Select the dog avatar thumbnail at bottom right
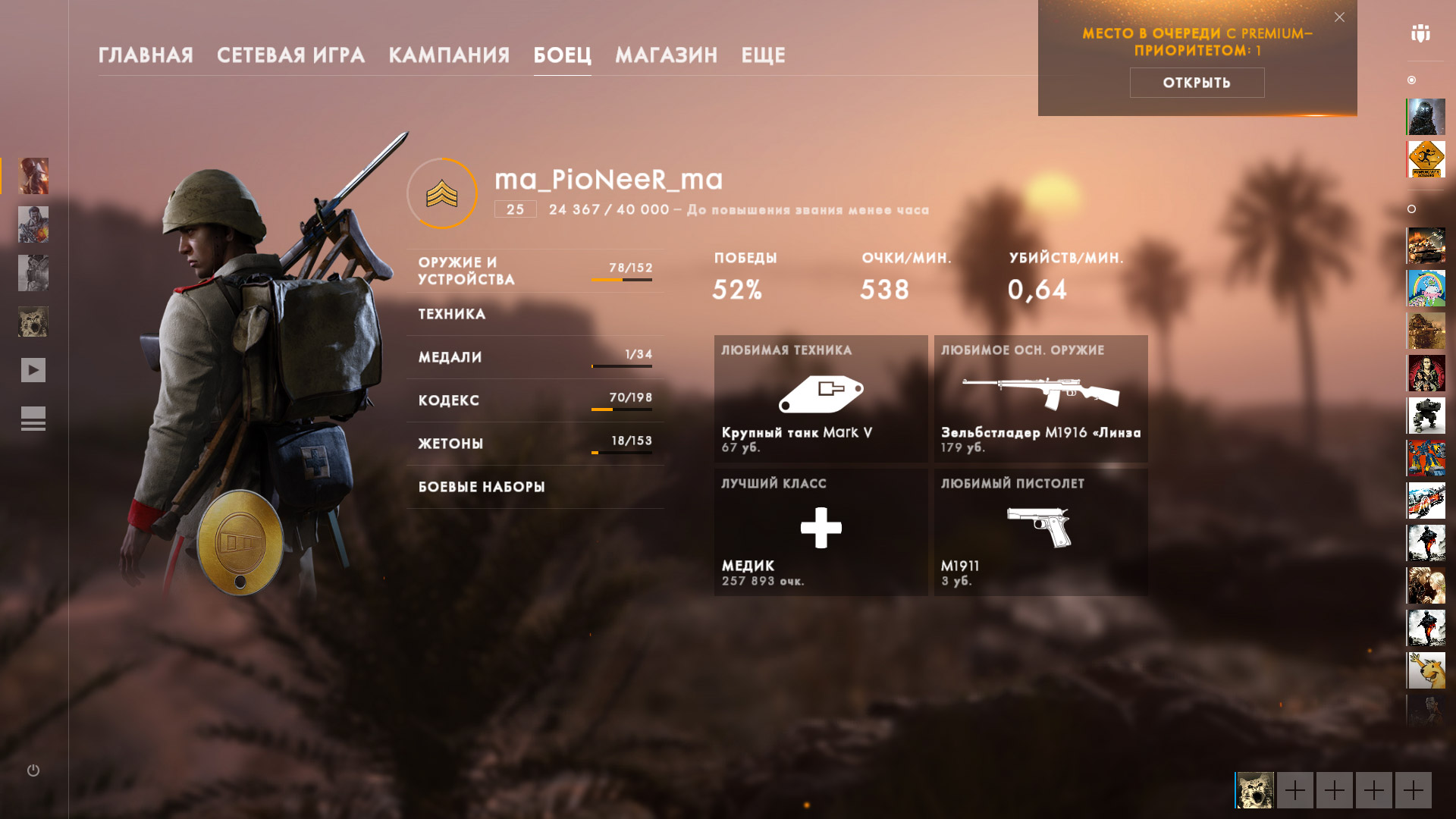This screenshot has width=1456, height=819. pyautogui.click(x=1255, y=791)
